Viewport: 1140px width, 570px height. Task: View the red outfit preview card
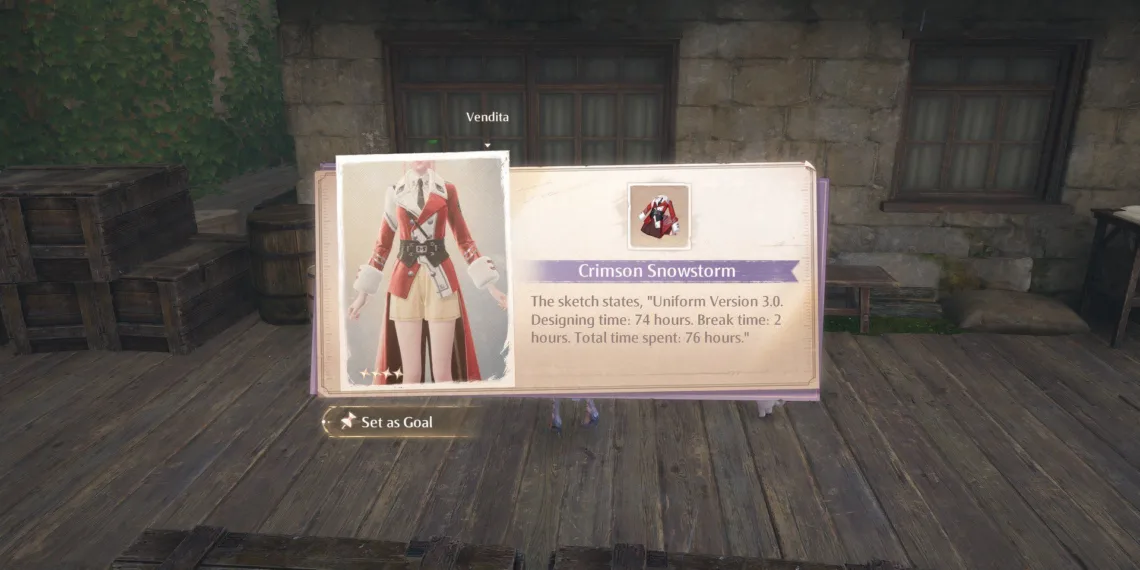point(425,270)
